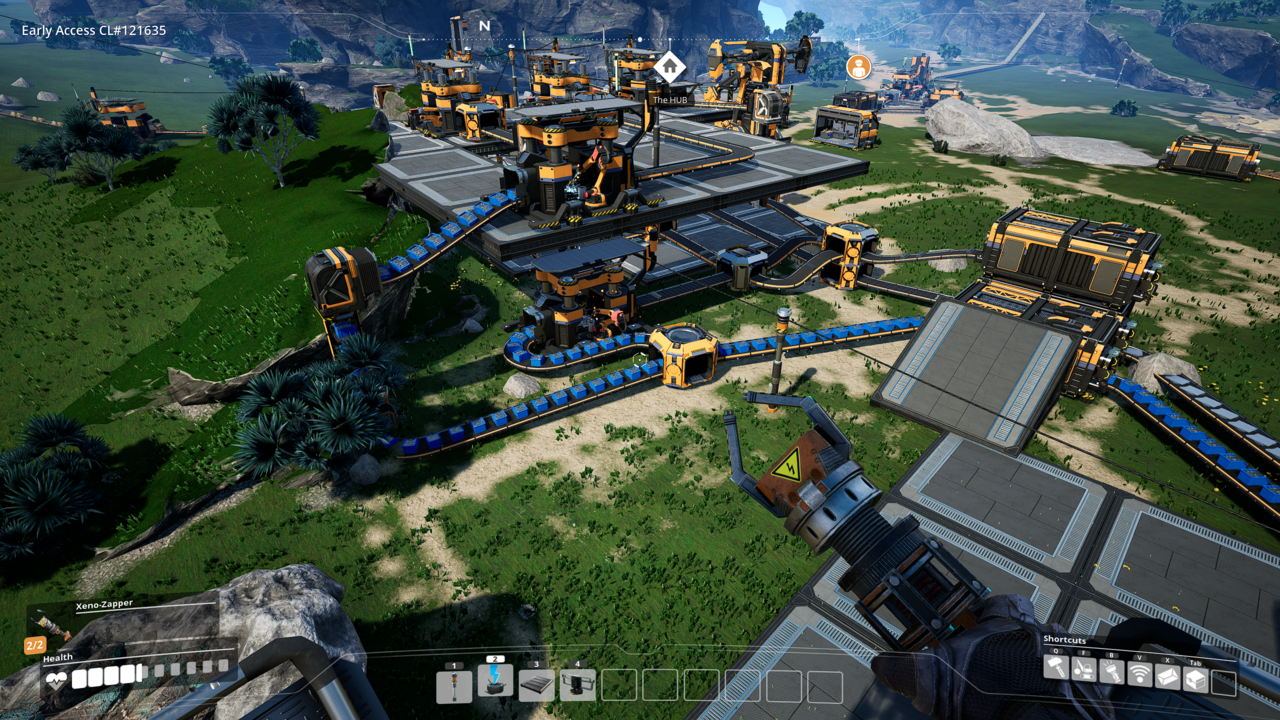Open the Codex shortcut icon

point(1167,677)
